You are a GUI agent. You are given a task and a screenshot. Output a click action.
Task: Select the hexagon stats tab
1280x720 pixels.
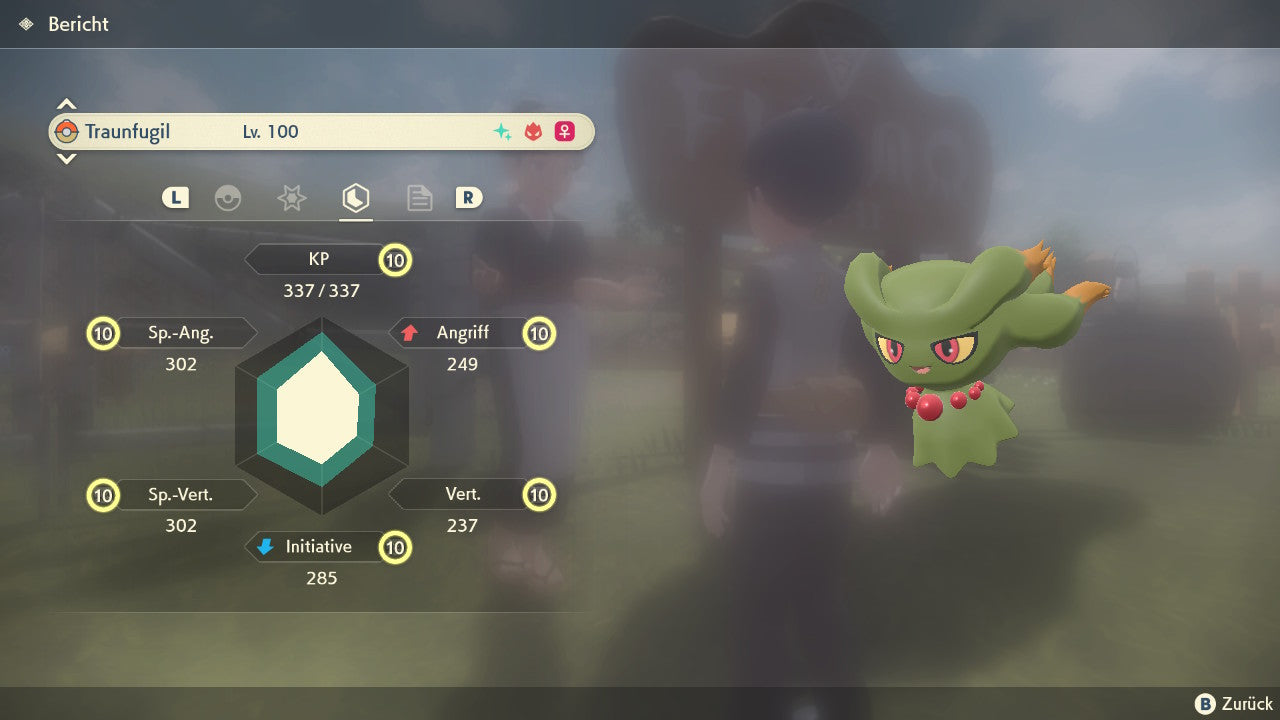[355, 198]
